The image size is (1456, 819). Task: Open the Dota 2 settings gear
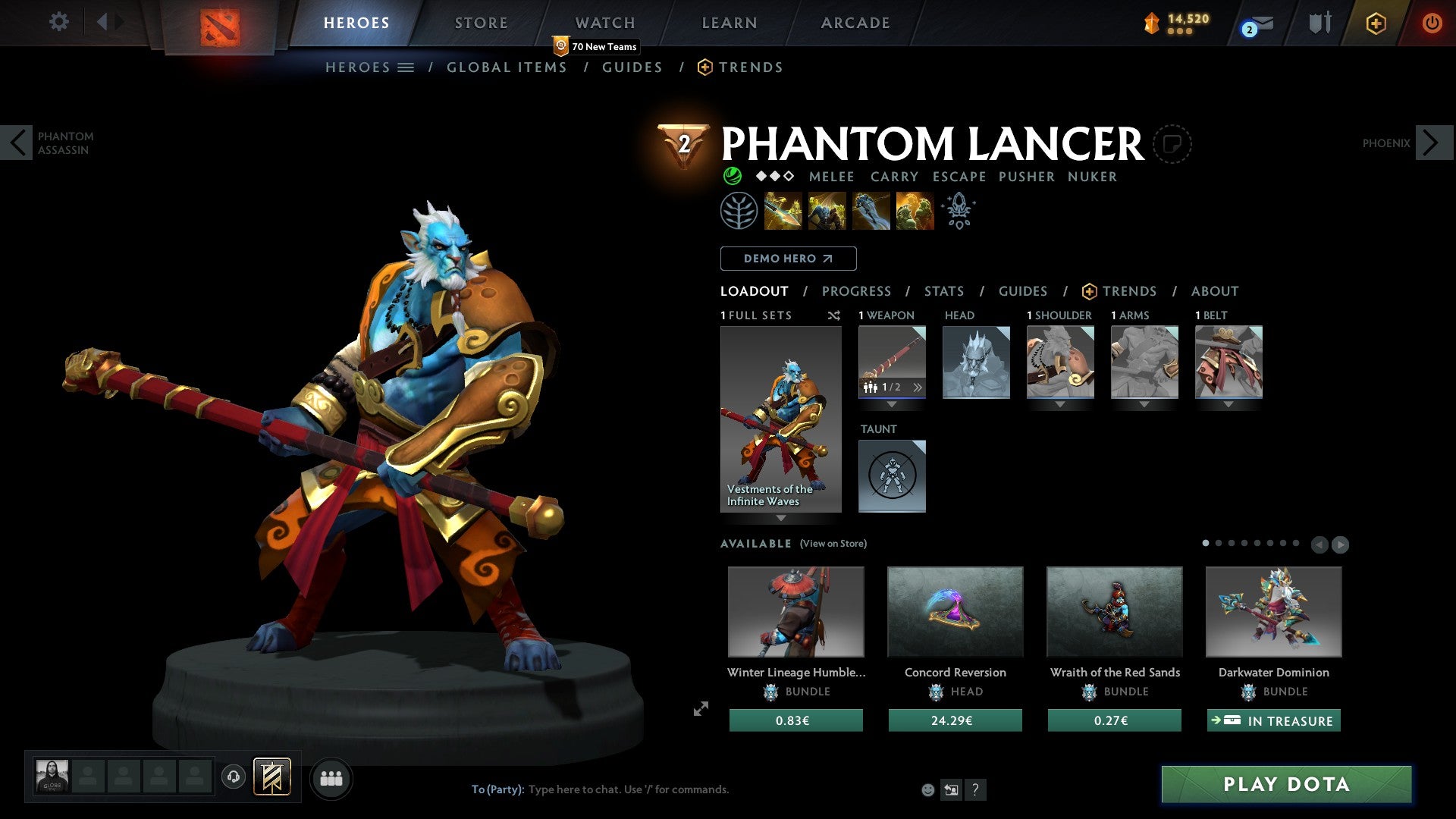(59, 22)
